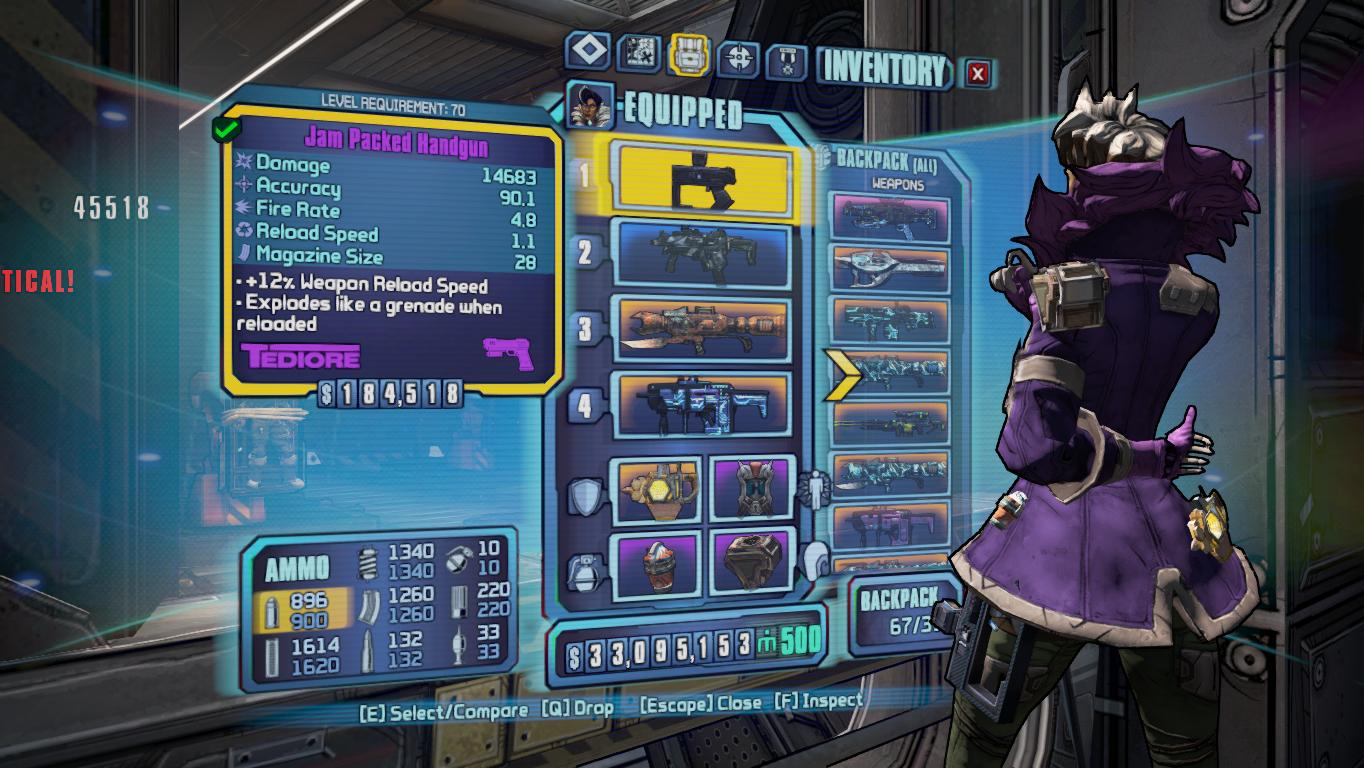This screenshot has width=1364, height=768.
Task: Select the equipped class mod slot
Action: click(750, 488)
